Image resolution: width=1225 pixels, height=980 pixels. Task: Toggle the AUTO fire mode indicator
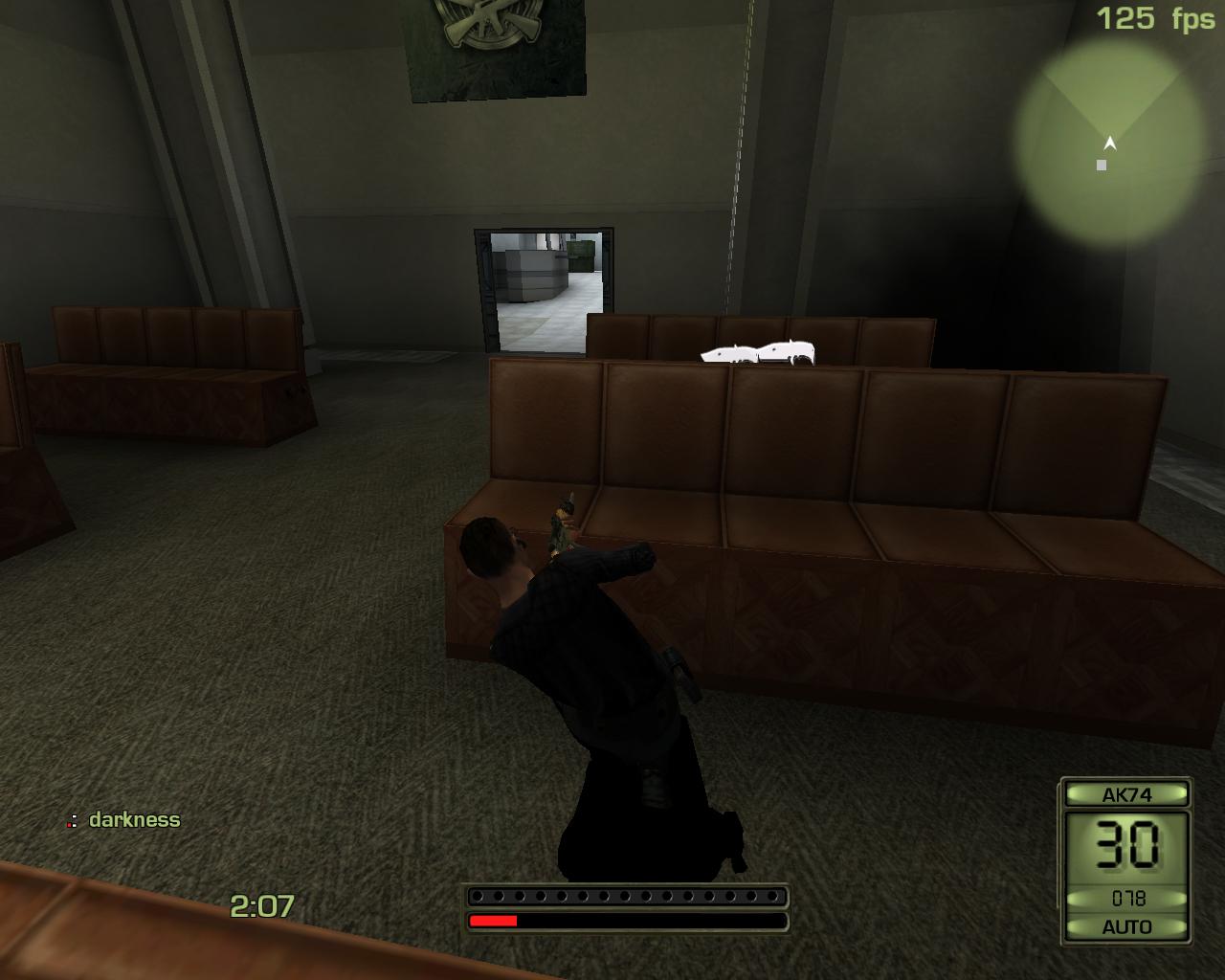pyautogui.click(x=1126, y=926)
